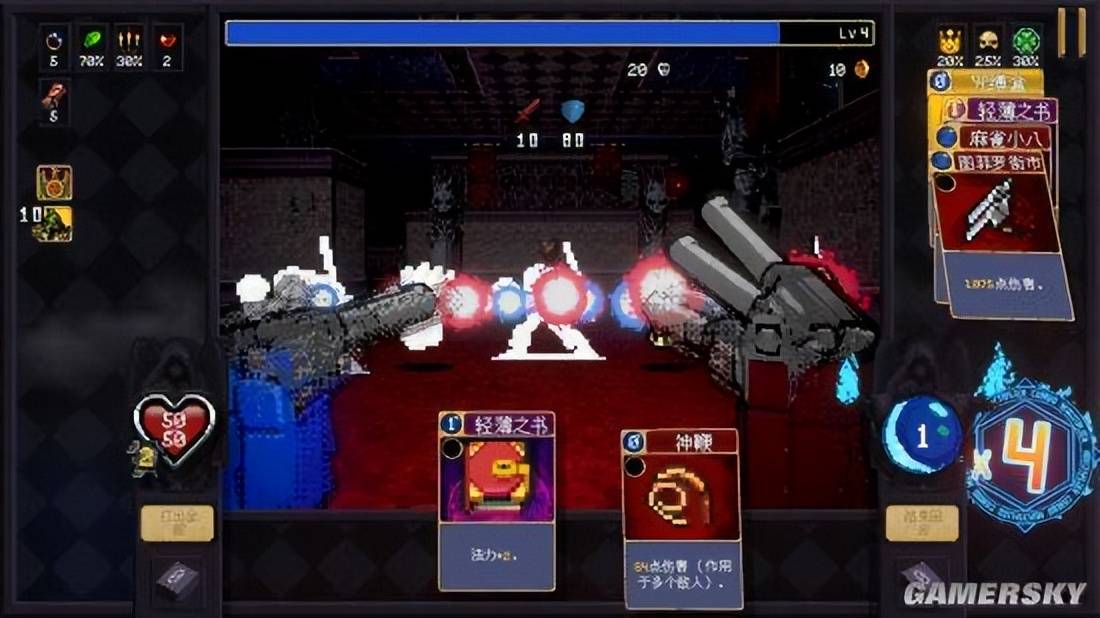Open the card pile below the heart
Screen dimensions: 1100x618
176,581
